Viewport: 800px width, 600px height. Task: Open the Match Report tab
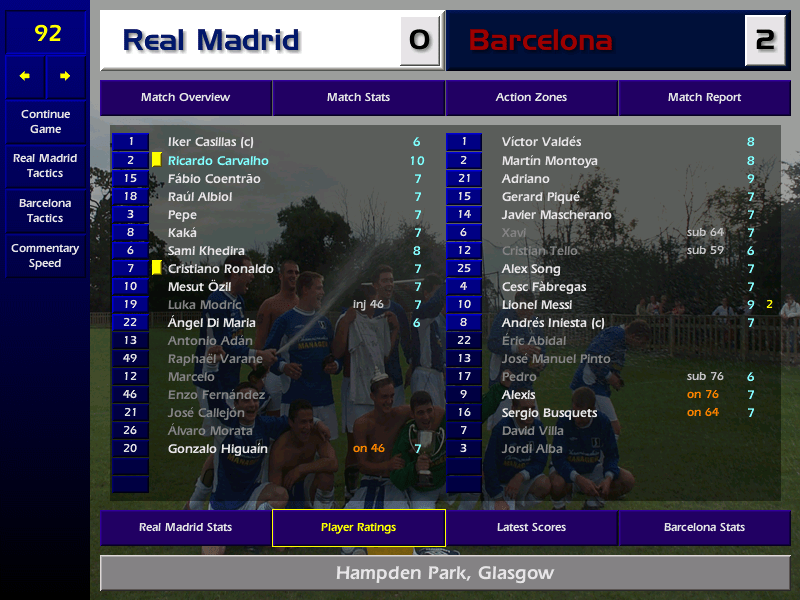tap(704, 98)
